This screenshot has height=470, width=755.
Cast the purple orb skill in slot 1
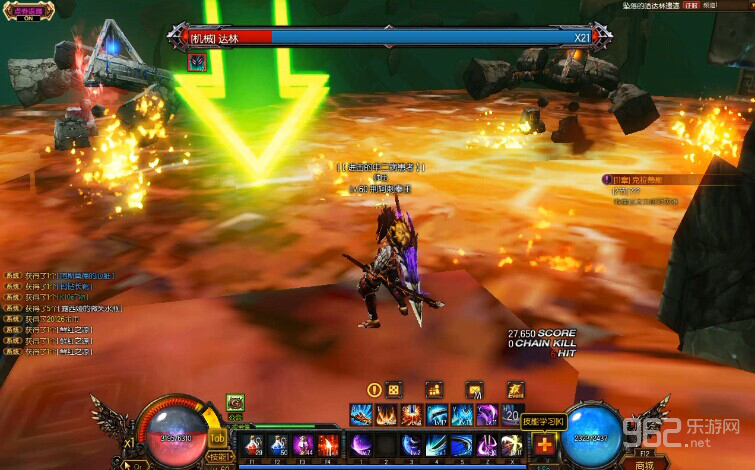[x=359, y=445]
